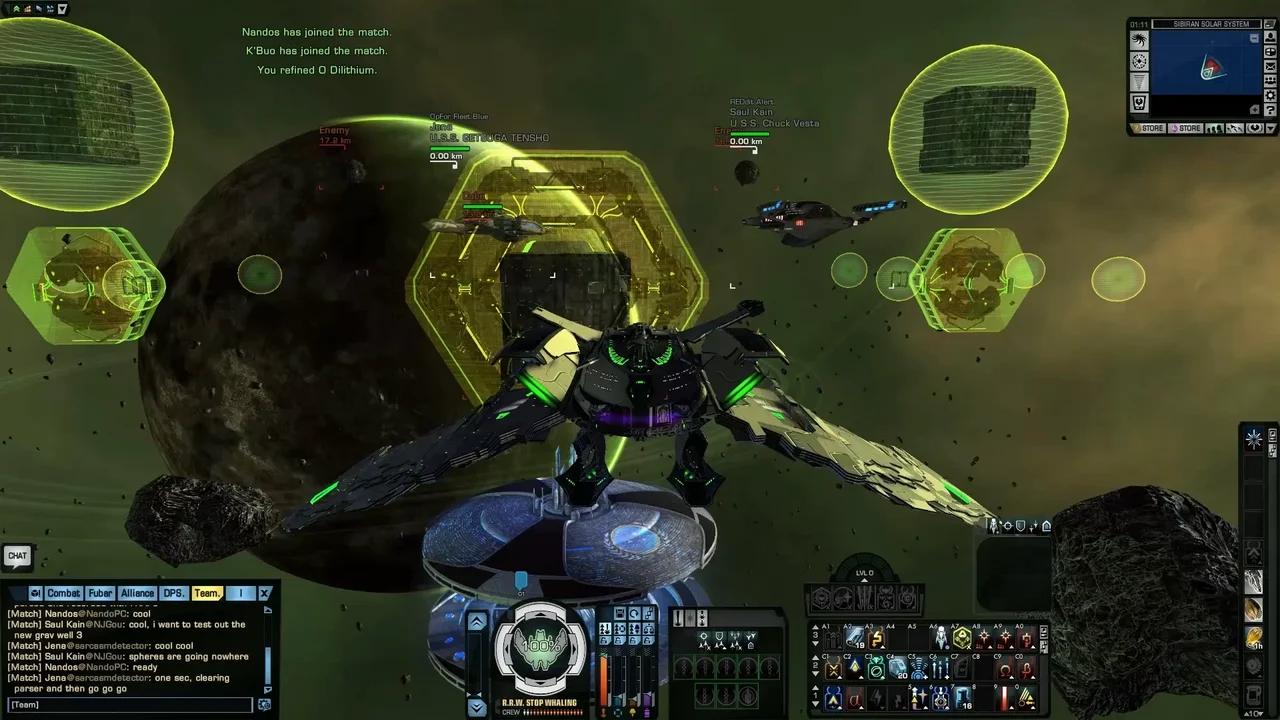
Task: Open the options gear icon on minimap
Action: coord(1270,95)
